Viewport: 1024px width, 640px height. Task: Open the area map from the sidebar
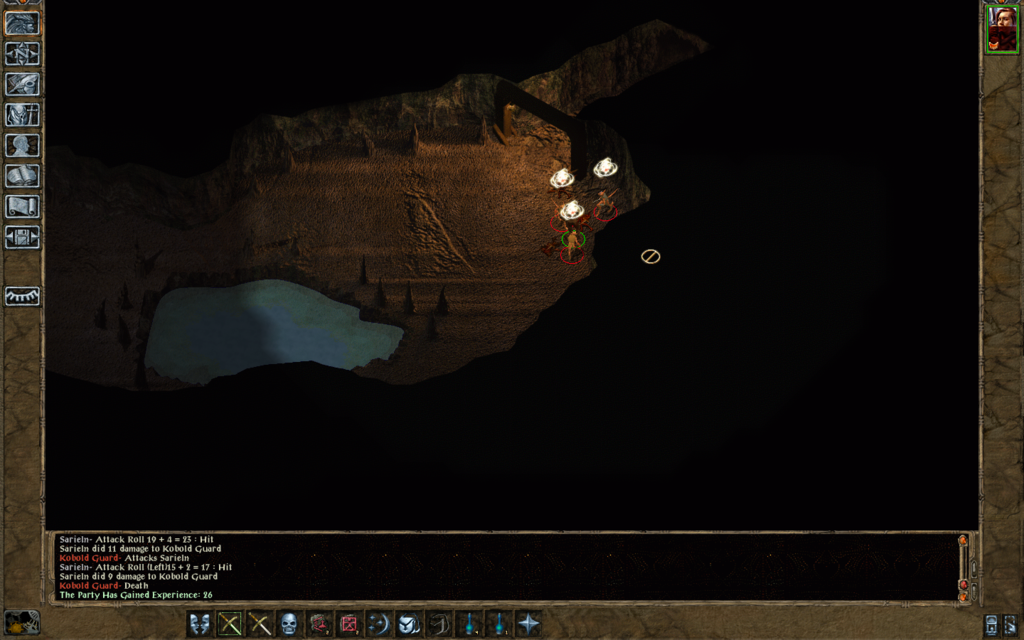[x=22, y=54]
